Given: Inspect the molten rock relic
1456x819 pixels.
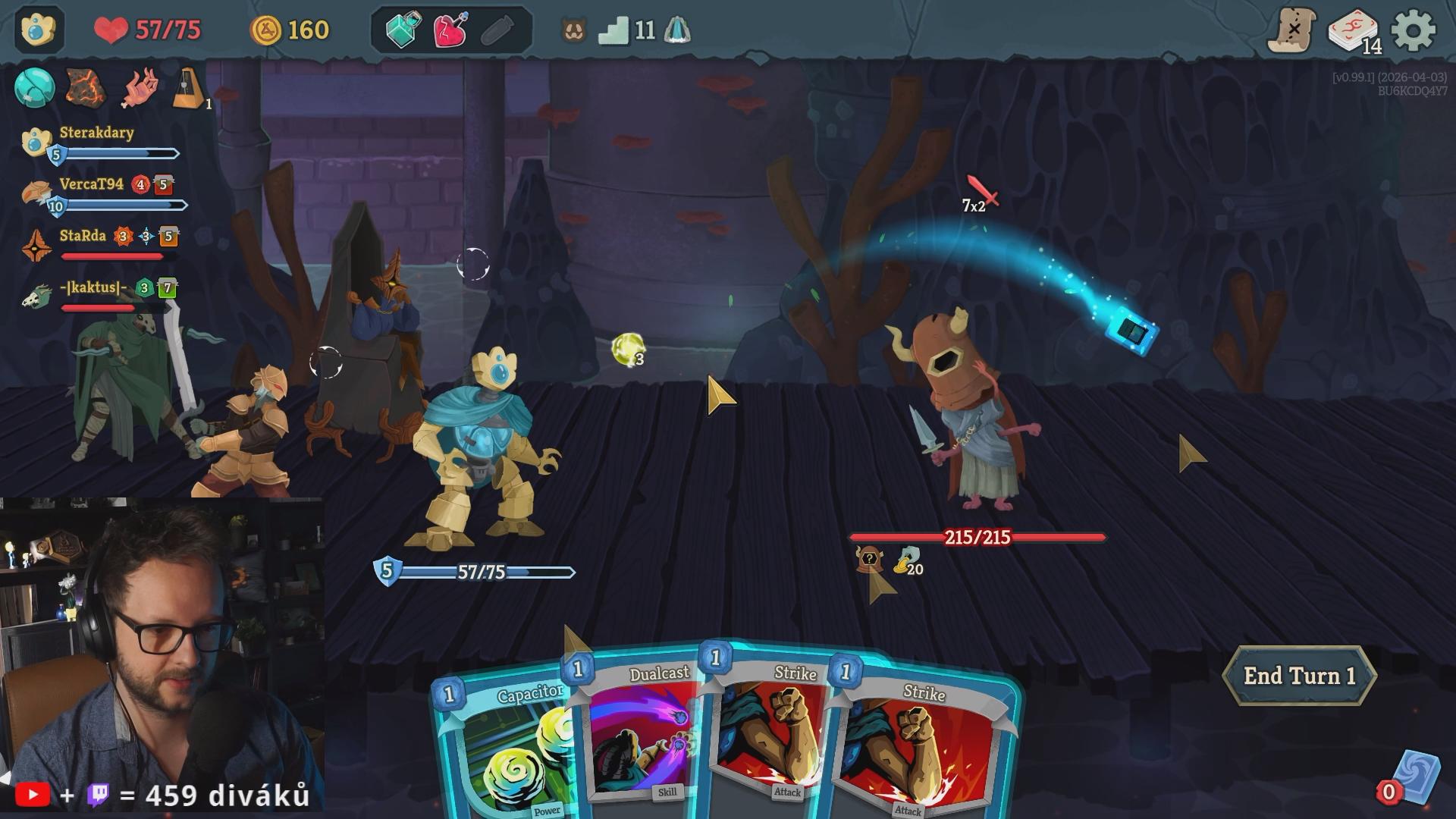Looking at the screenshot, I should (x=86, y=87).
